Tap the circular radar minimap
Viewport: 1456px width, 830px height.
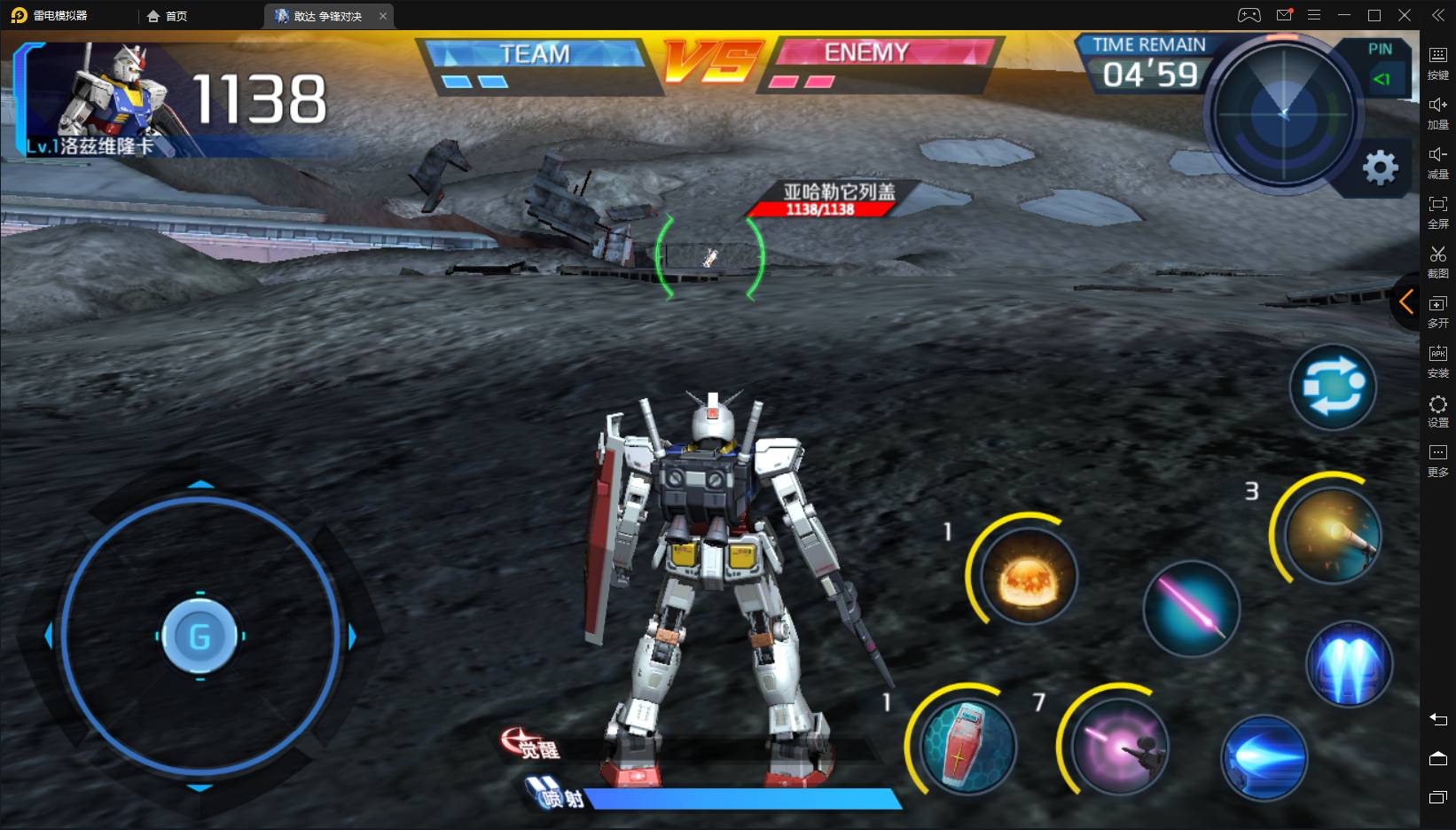(1283, 114)
